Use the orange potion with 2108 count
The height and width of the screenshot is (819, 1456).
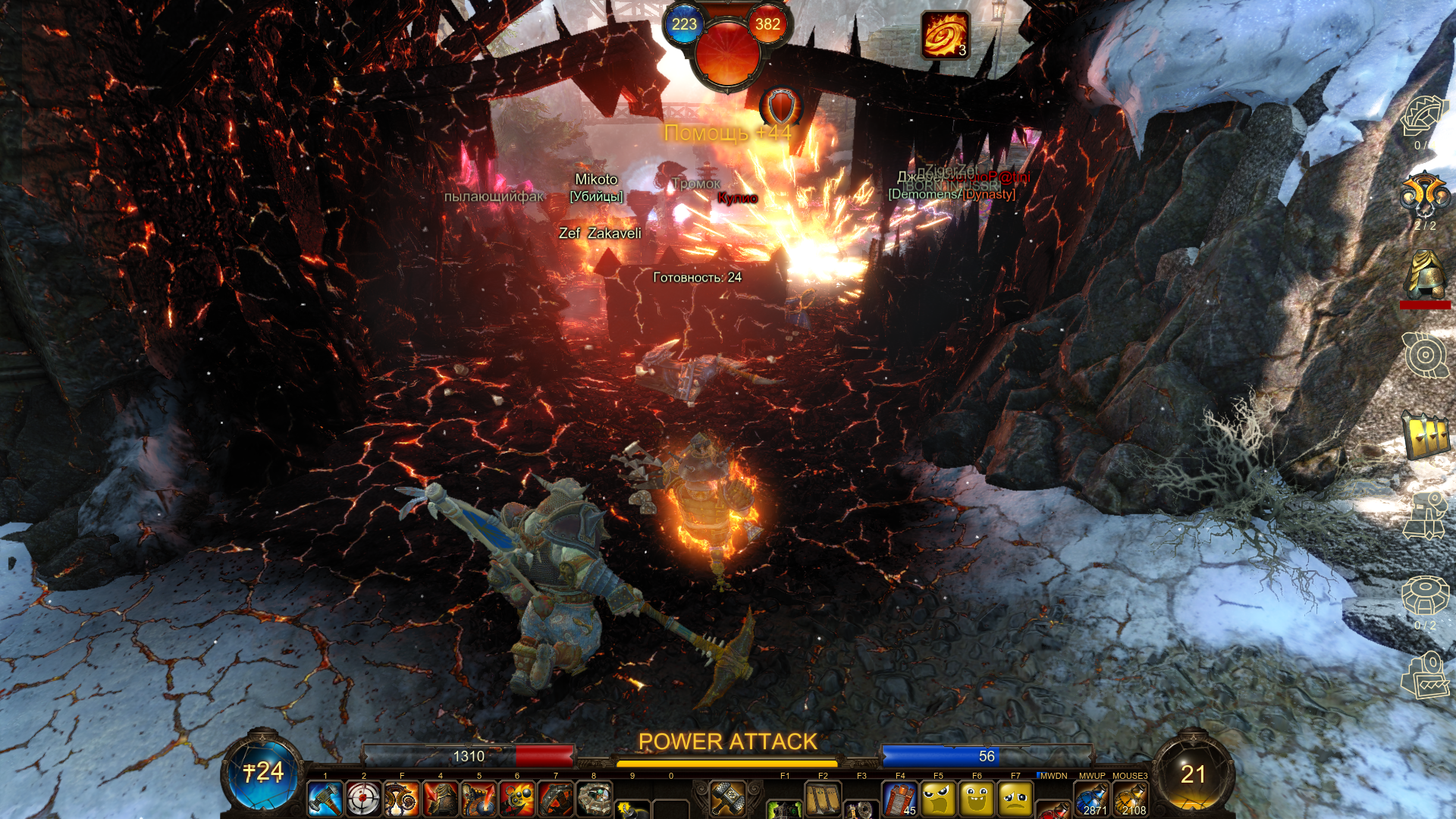click(x=1130, y=799)
